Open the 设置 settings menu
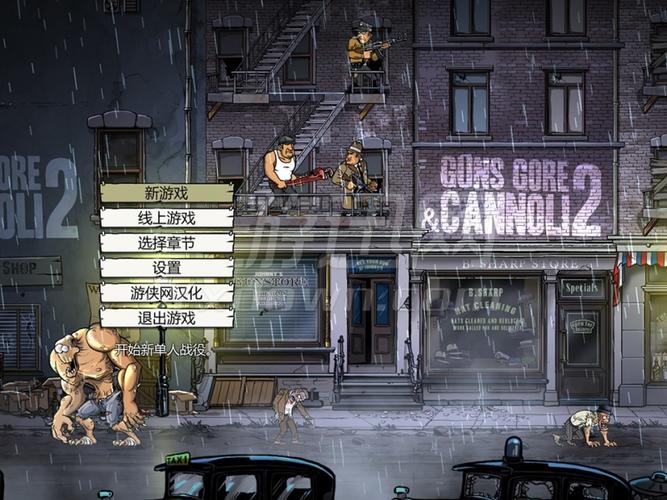 166,268
